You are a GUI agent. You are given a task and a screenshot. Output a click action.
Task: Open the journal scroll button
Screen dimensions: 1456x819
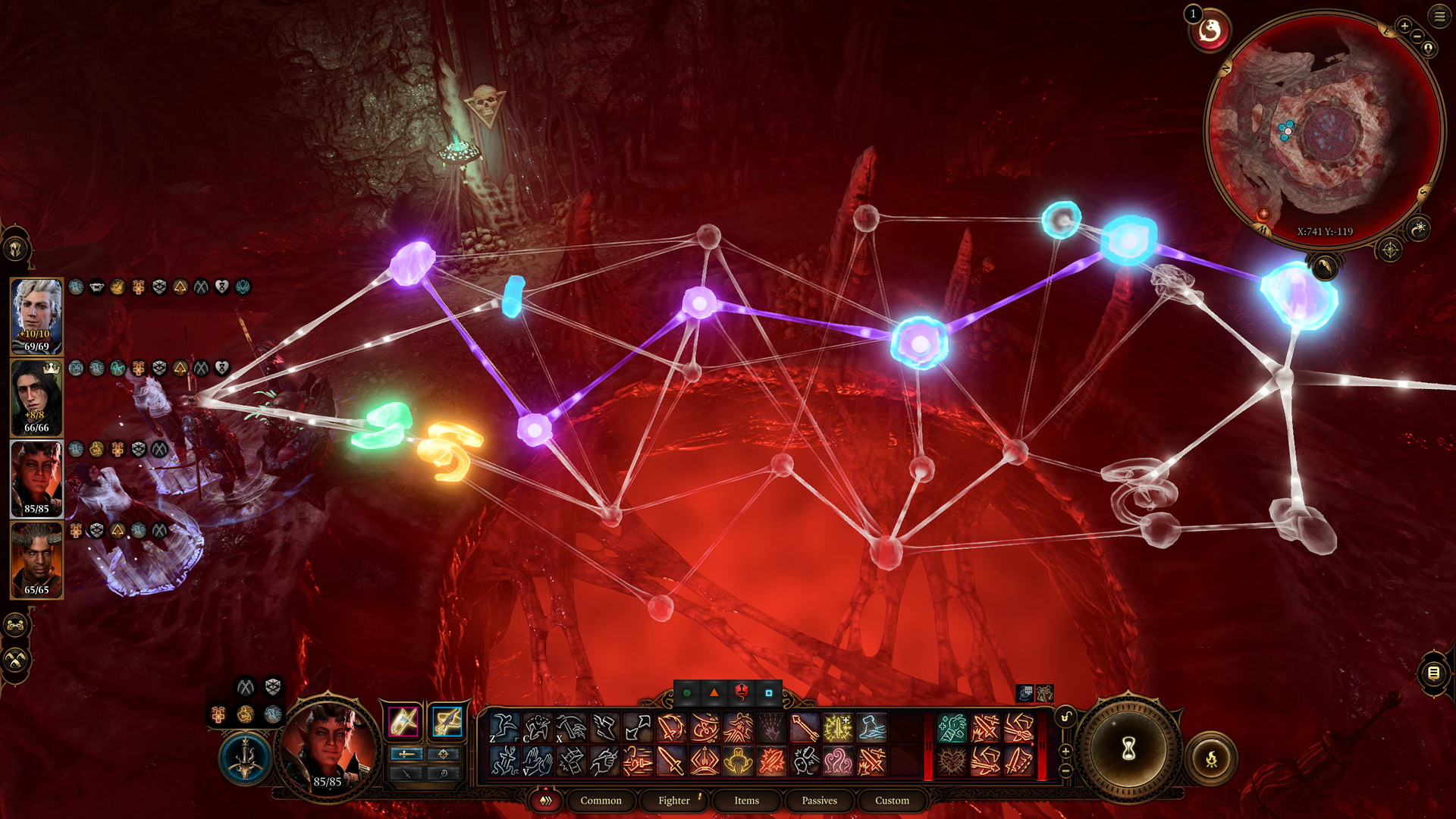click(1433, 673)
